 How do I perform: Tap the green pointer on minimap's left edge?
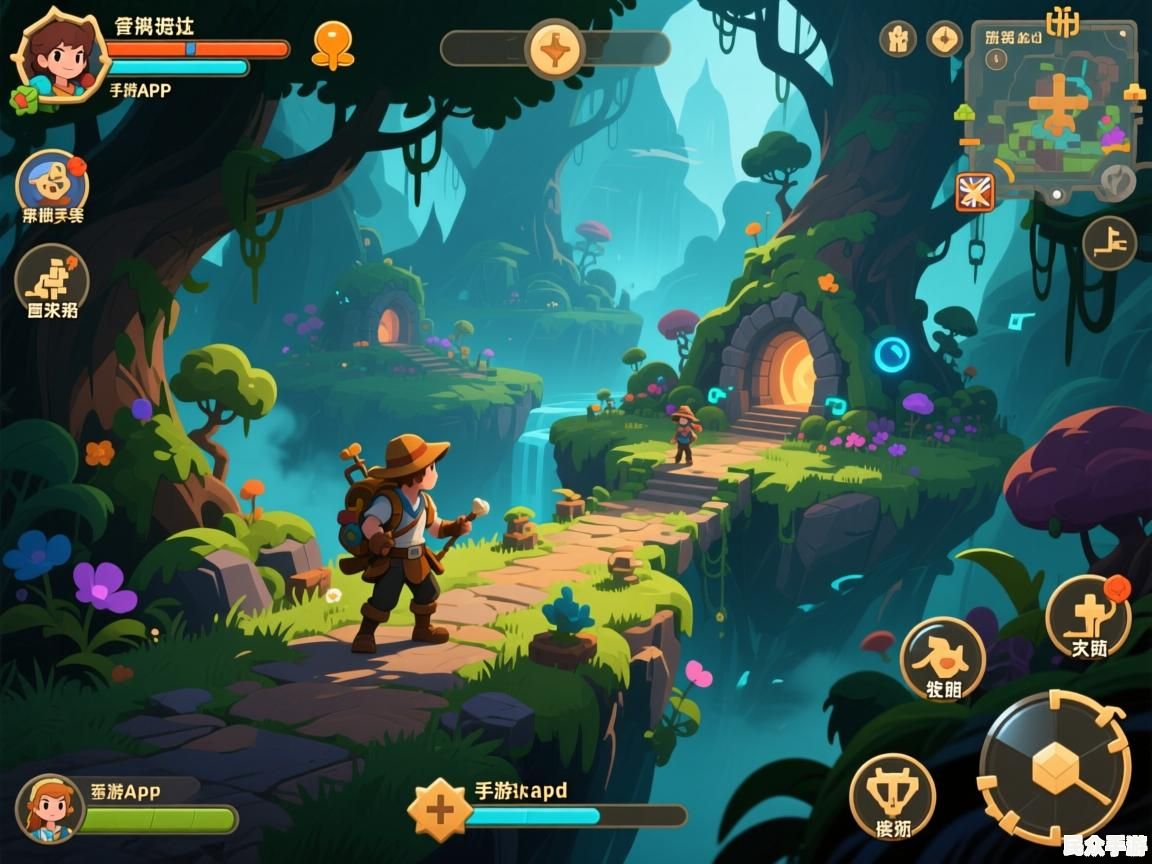[x=964, y=113]
